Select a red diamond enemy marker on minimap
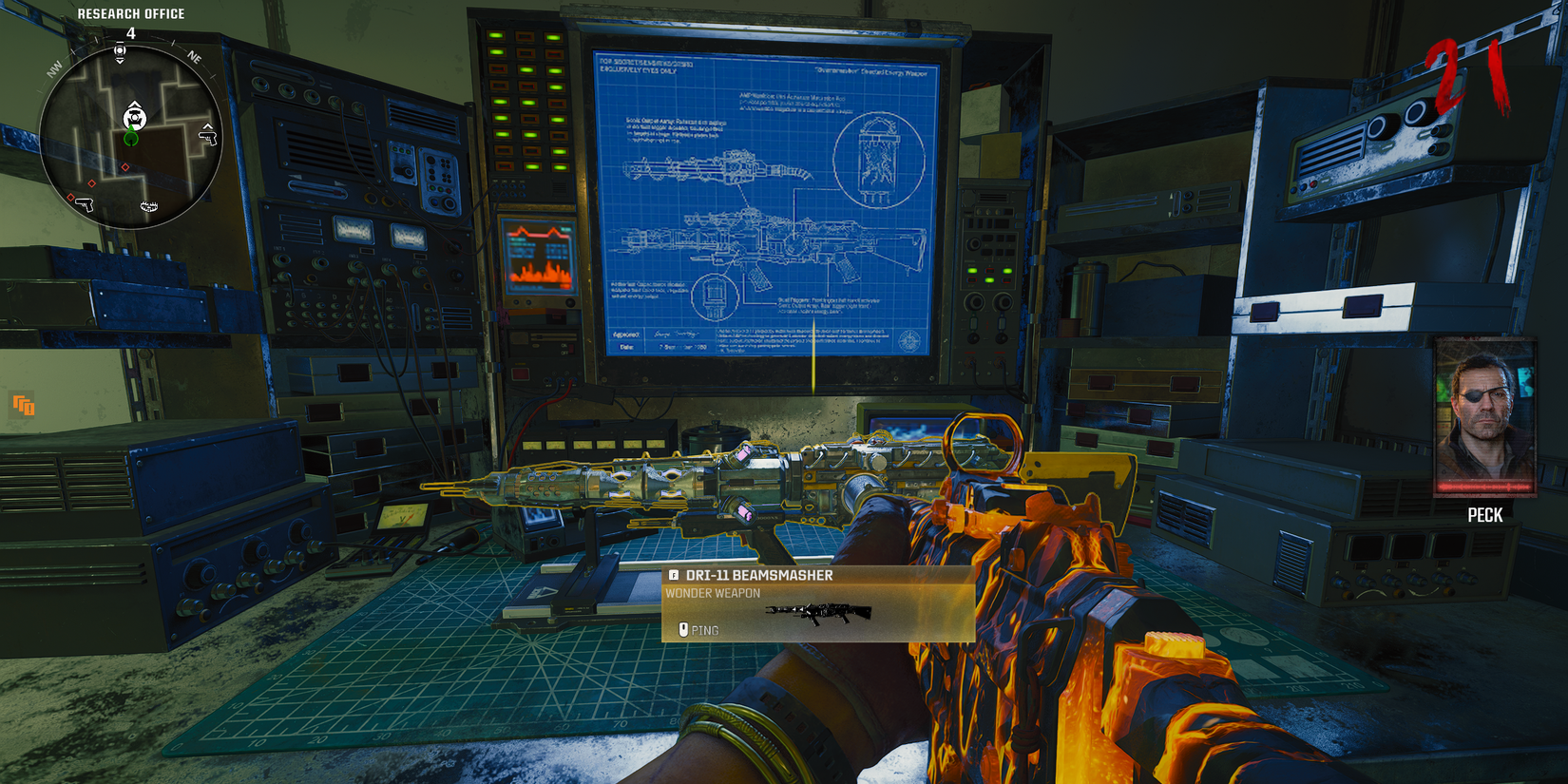The image size is (1568, 784). (x=124, y=167)
